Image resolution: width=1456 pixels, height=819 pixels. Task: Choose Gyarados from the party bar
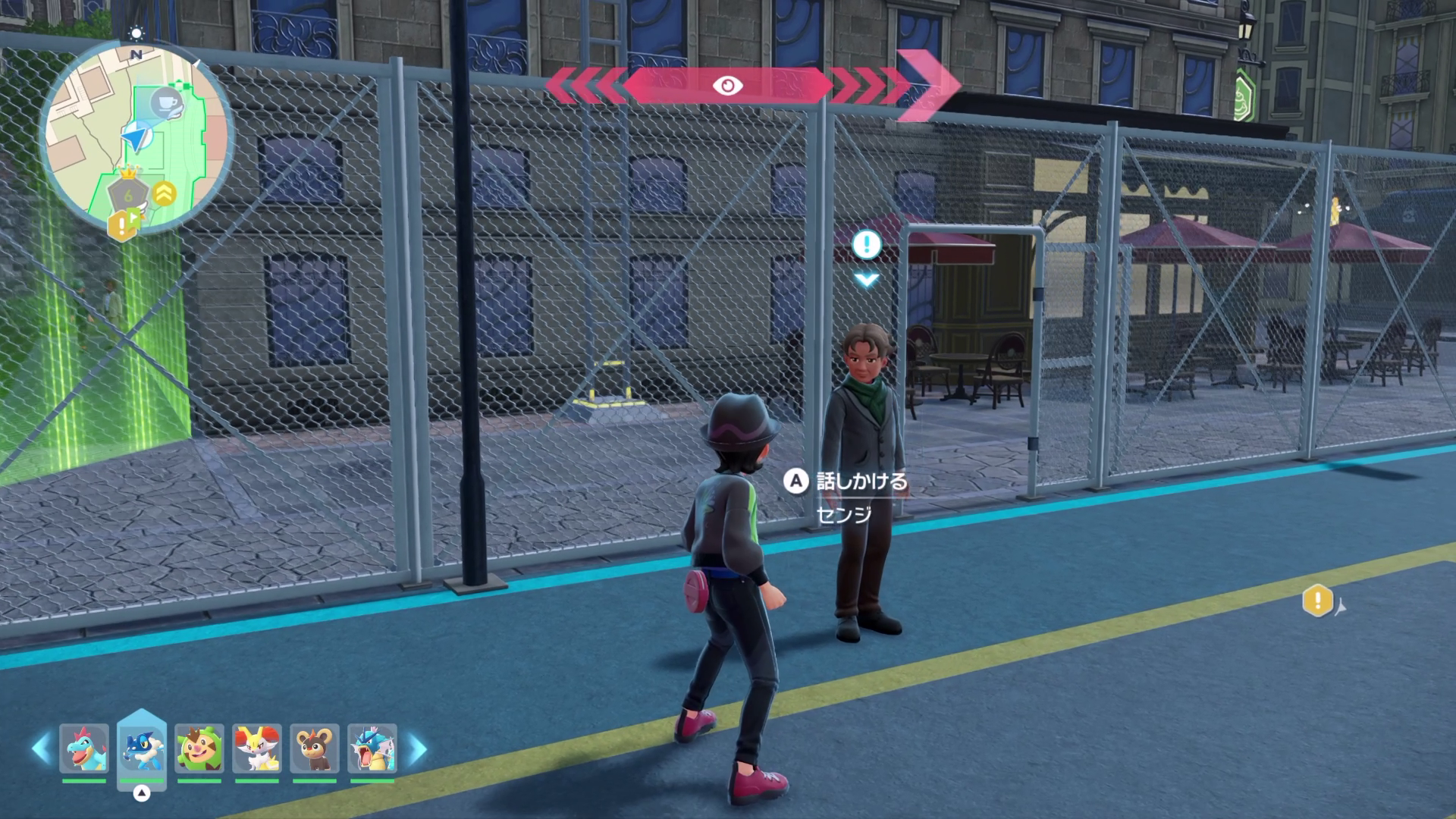(372, 748)
